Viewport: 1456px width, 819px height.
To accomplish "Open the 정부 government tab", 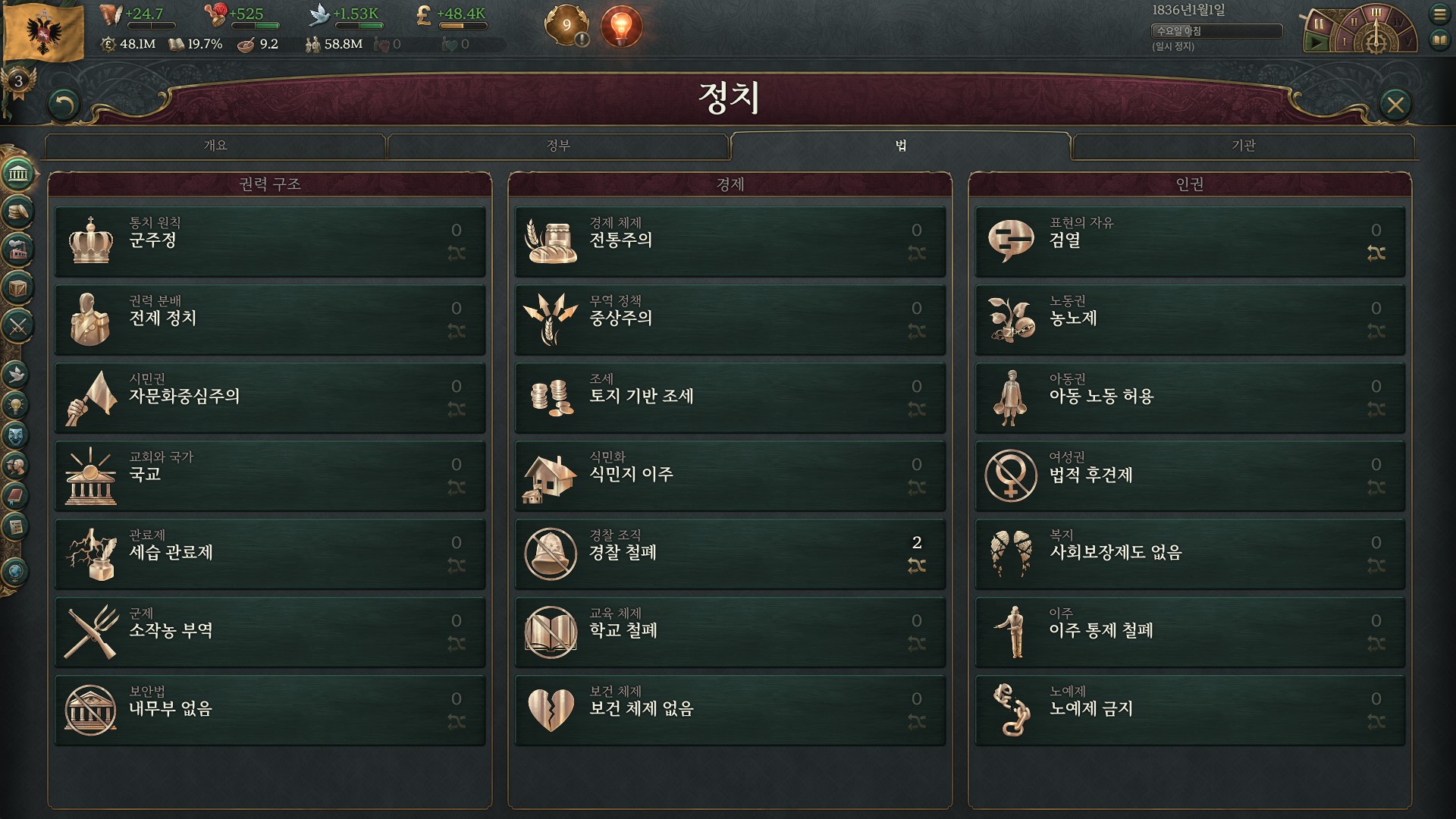I will [x=558, y=146].
